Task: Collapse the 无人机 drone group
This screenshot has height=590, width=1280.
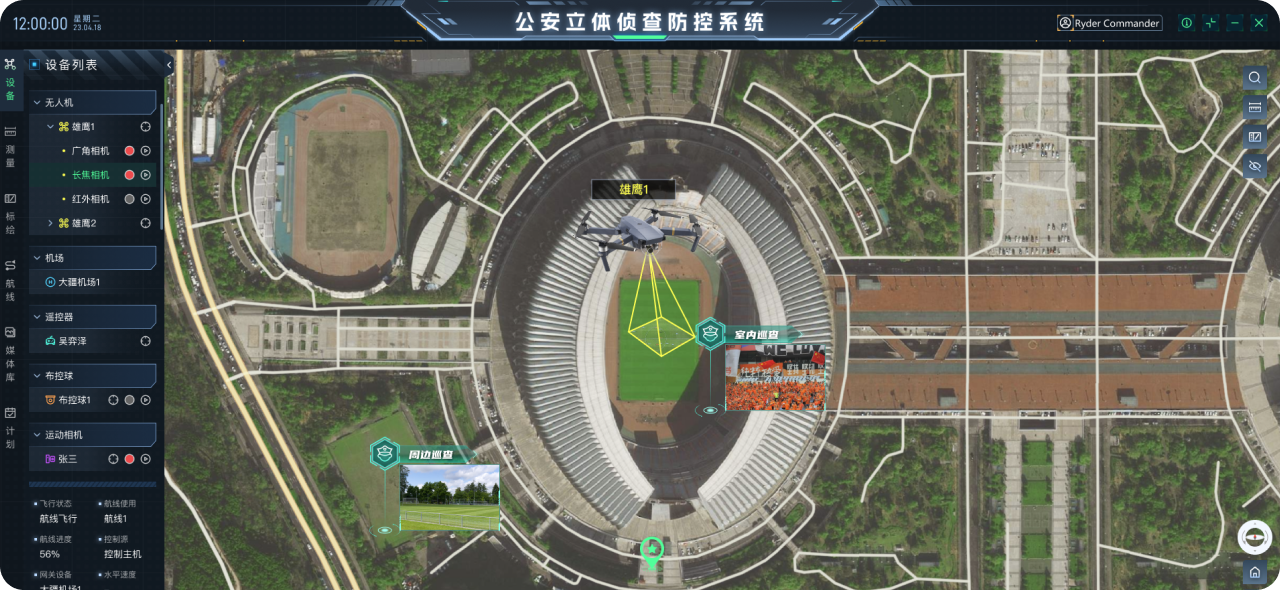Action: coord(37,102)
